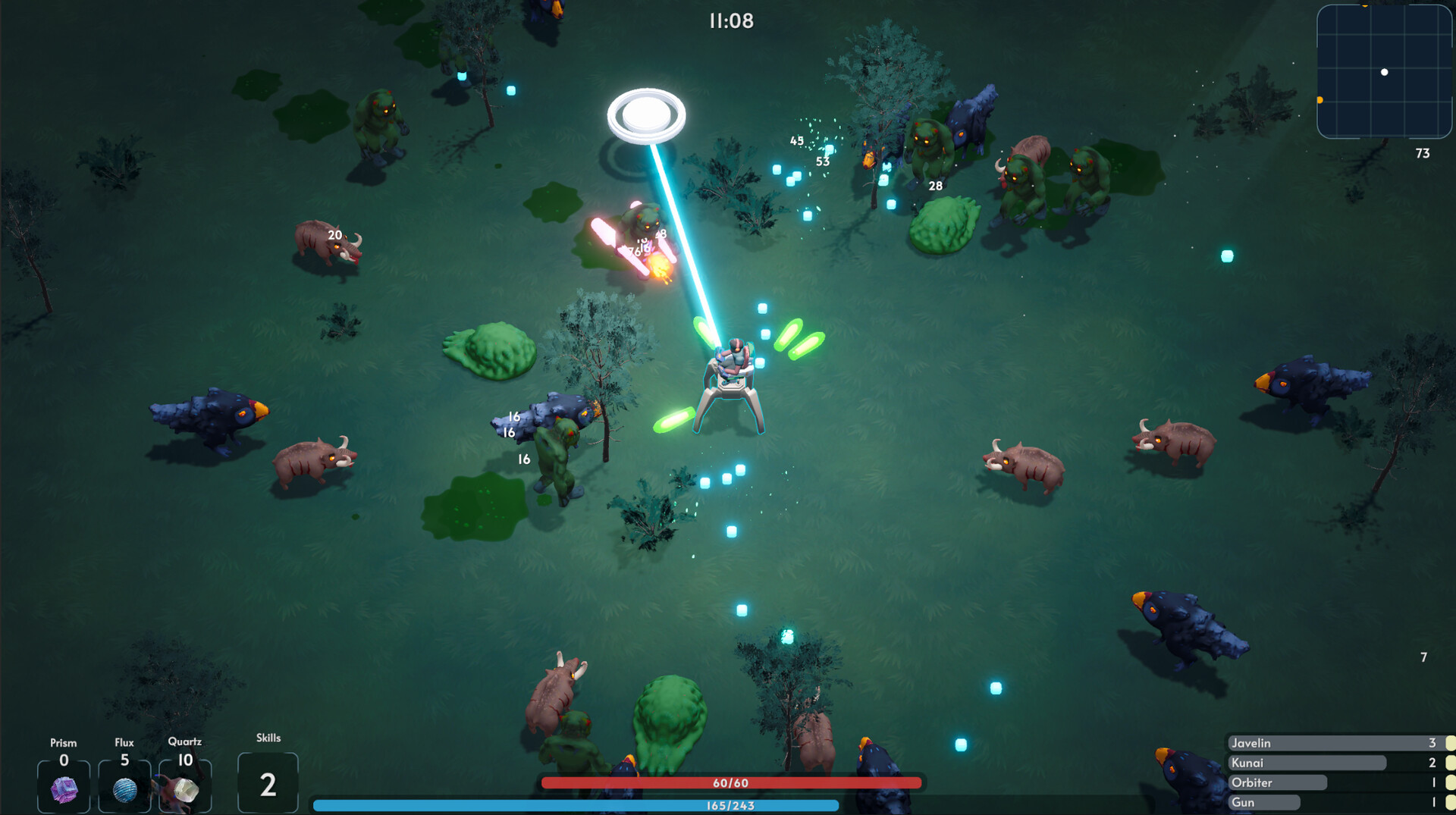Viewport: 1456px width, 815px height.
Task: Click the orange waypoint marker on minimap edge
Action: pos(1321,99)
